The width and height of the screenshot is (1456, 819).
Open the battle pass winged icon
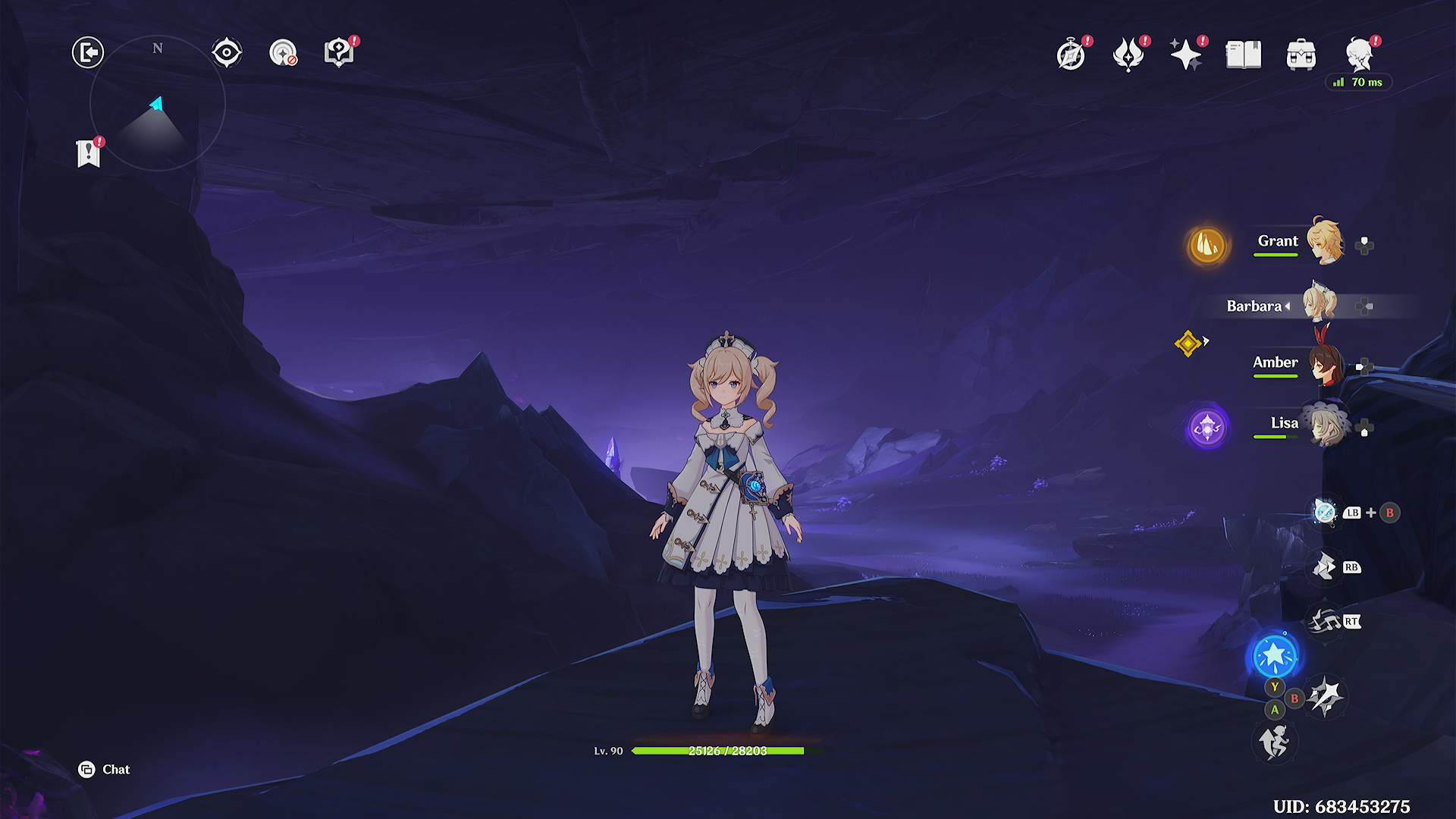point(1128,55)
